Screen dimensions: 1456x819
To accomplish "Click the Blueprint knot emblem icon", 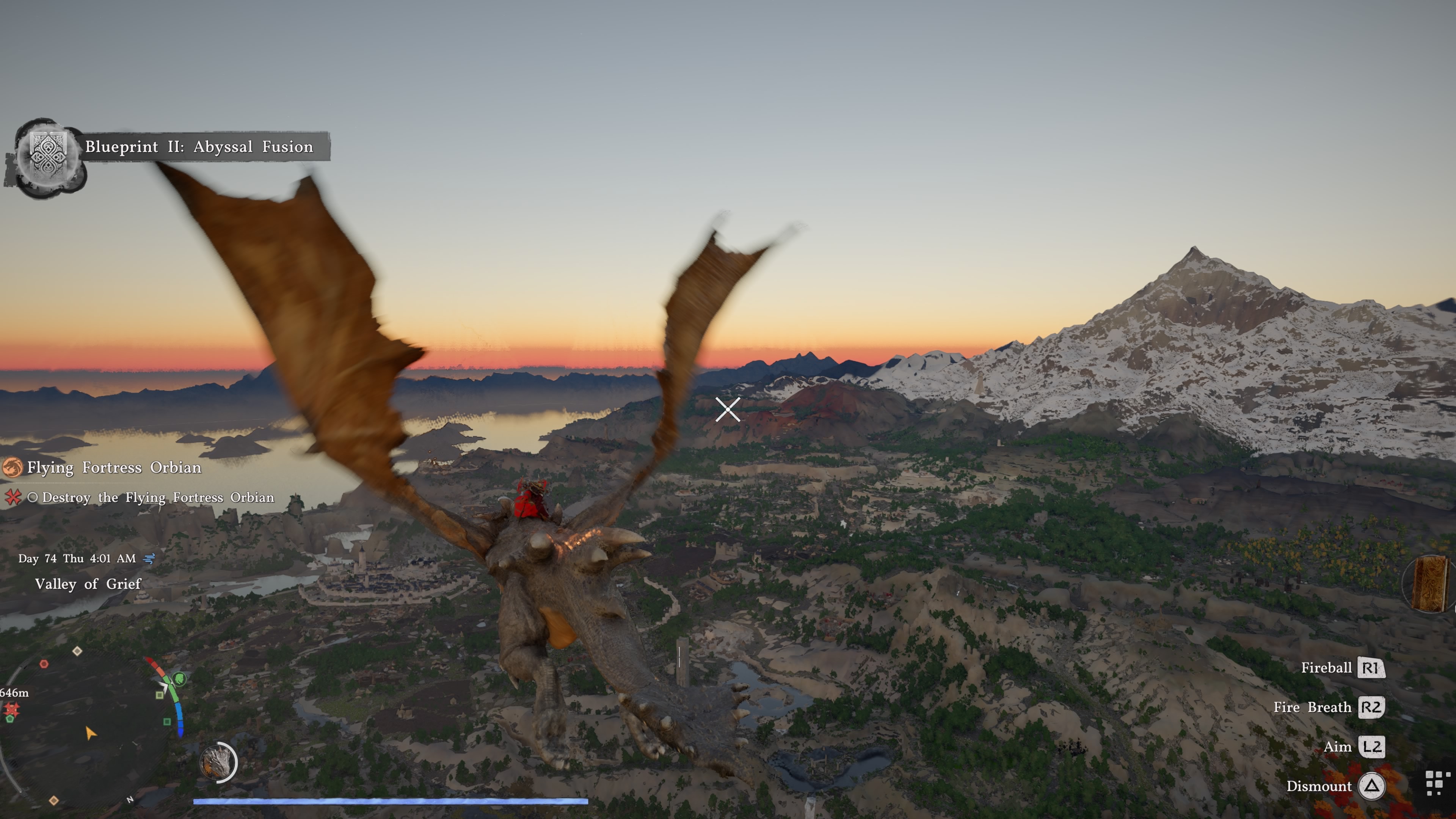I will (x=48, y=154).
